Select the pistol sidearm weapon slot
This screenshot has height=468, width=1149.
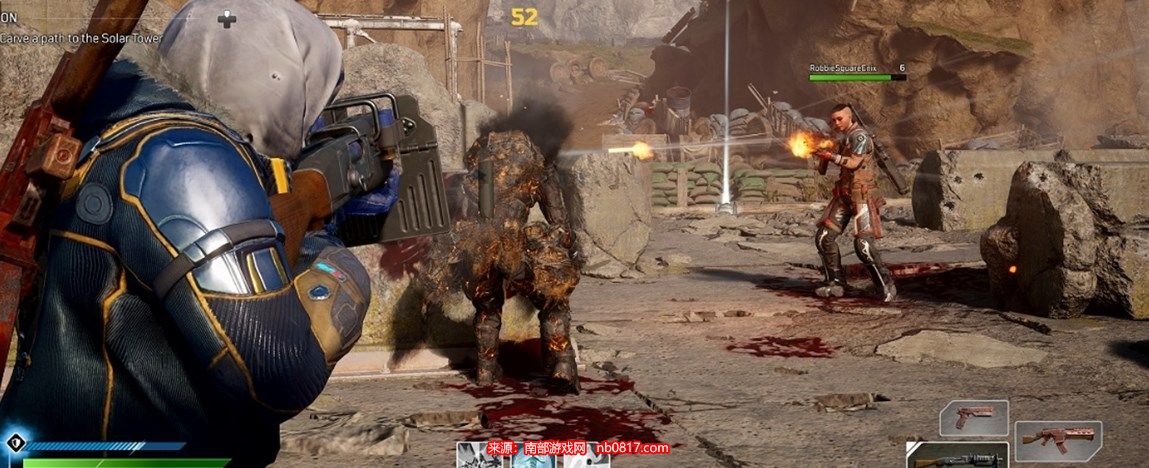click(x=973, y=417)
